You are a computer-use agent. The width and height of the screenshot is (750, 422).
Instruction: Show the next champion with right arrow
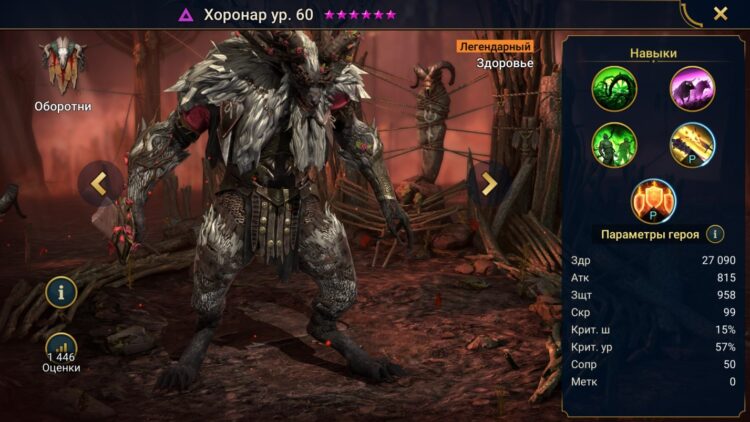coord(488,183)
